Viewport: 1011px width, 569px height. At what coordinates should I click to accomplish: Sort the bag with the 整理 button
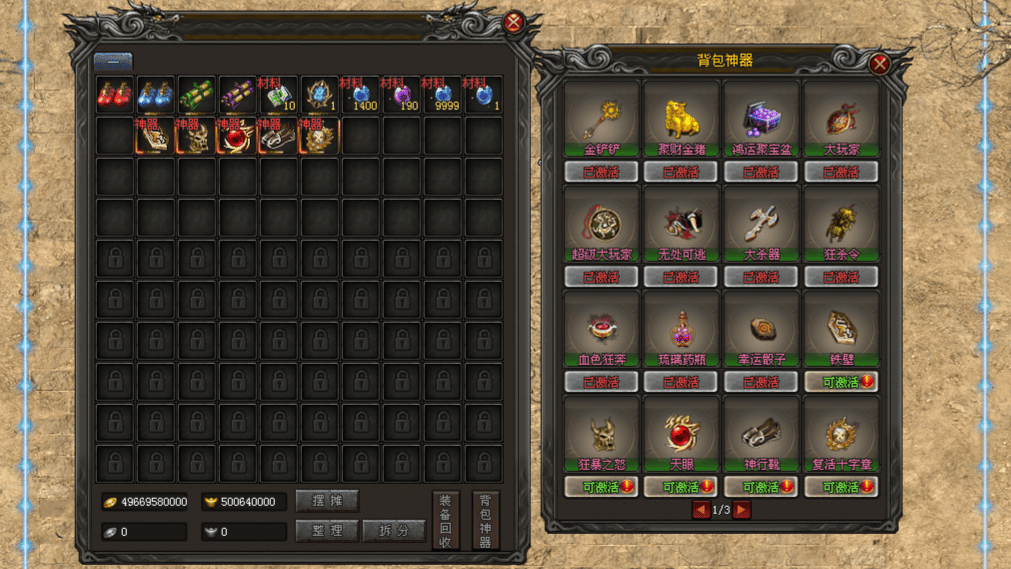327,531
